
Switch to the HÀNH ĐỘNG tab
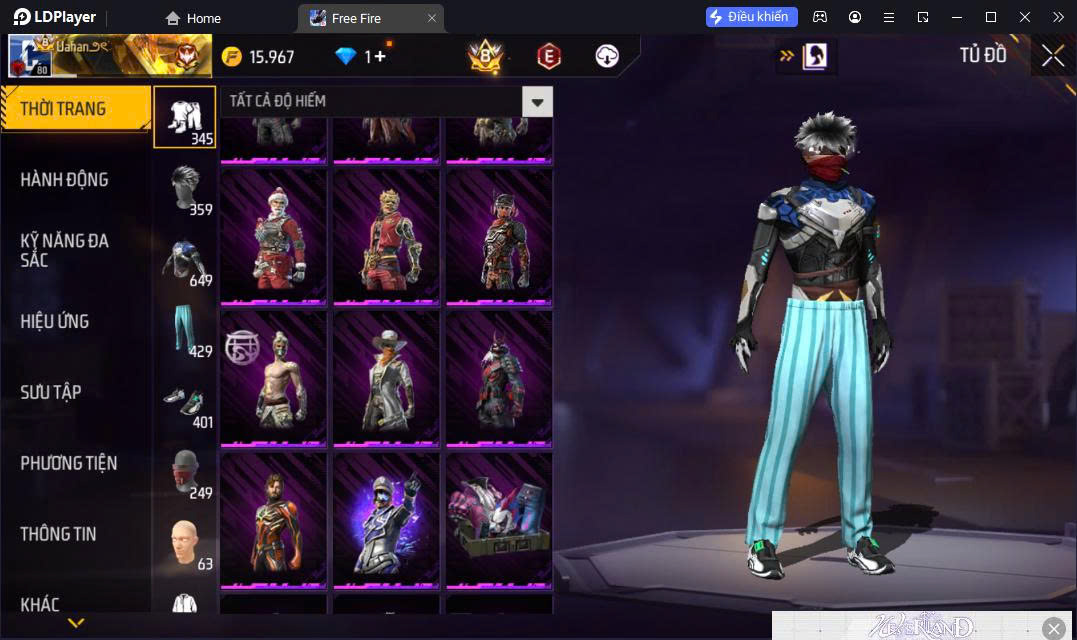[65, 180]
